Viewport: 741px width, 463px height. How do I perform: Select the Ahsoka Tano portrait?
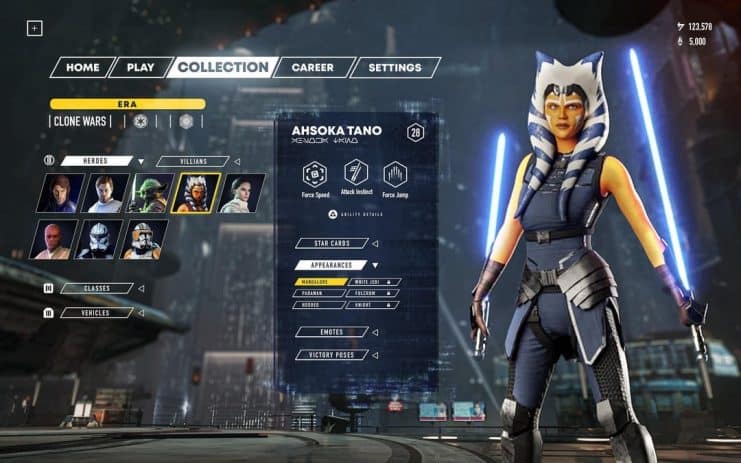pos(196,193)
